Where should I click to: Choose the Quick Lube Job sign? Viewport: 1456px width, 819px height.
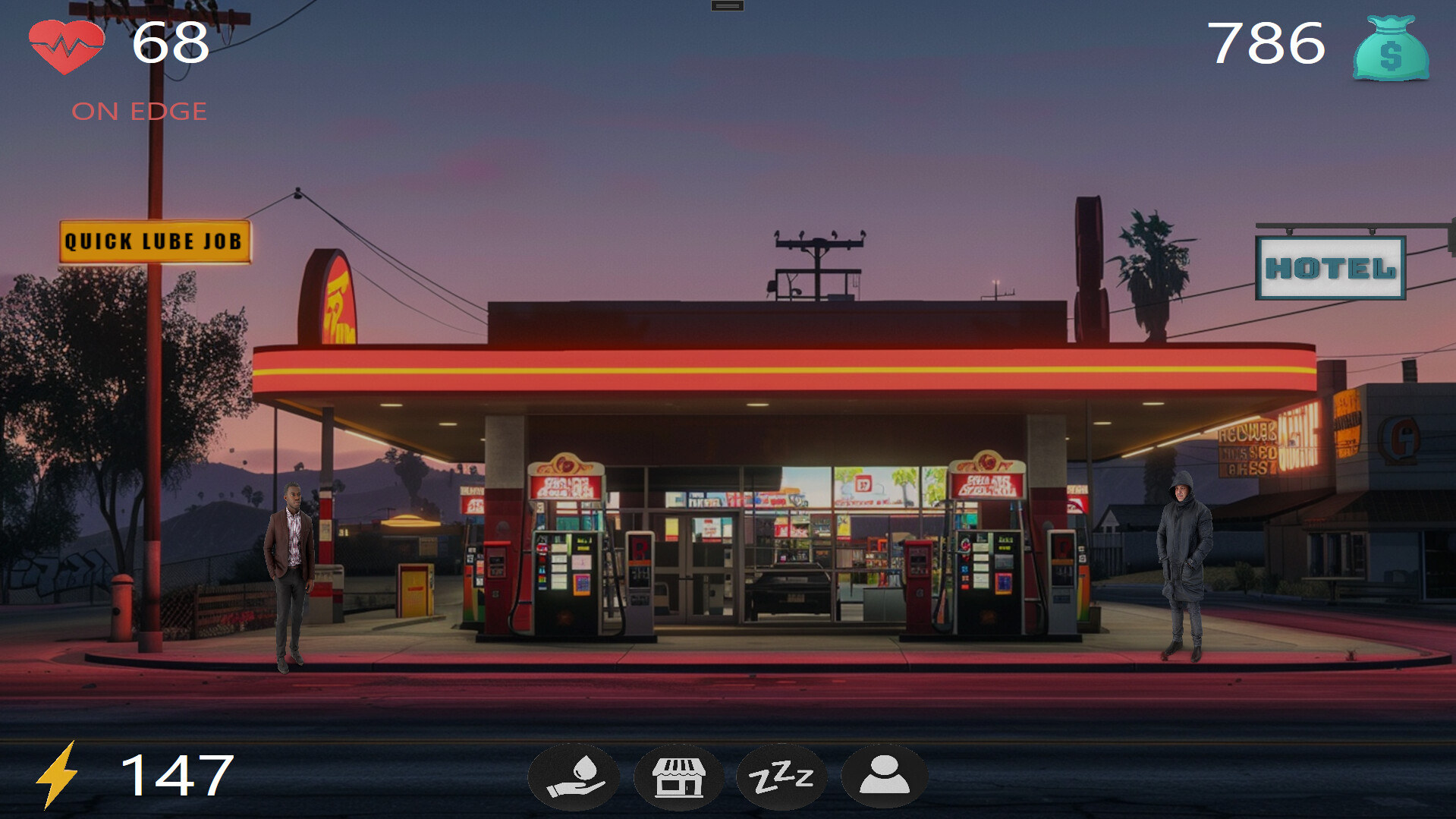pyautogui.click(x=155, y=242)
